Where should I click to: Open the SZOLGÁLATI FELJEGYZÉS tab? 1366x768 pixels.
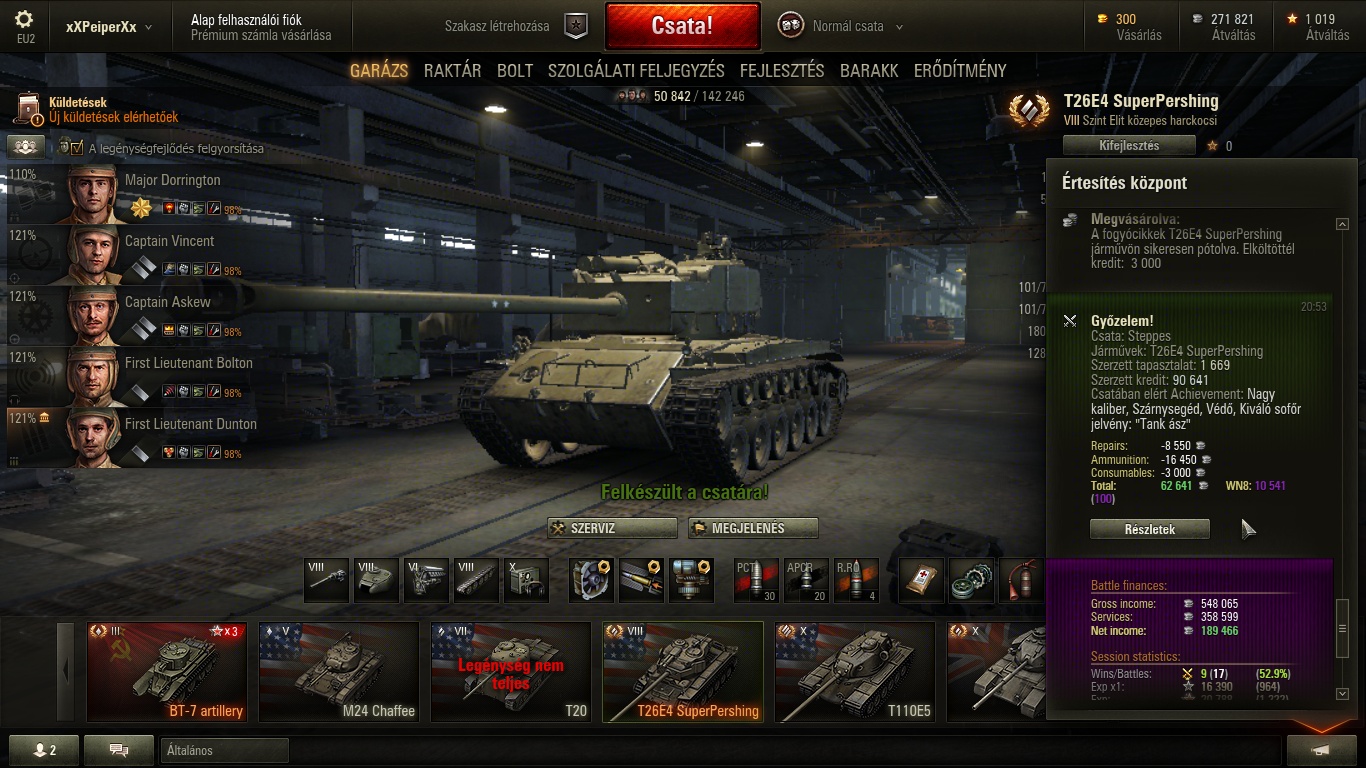point(636,71)
